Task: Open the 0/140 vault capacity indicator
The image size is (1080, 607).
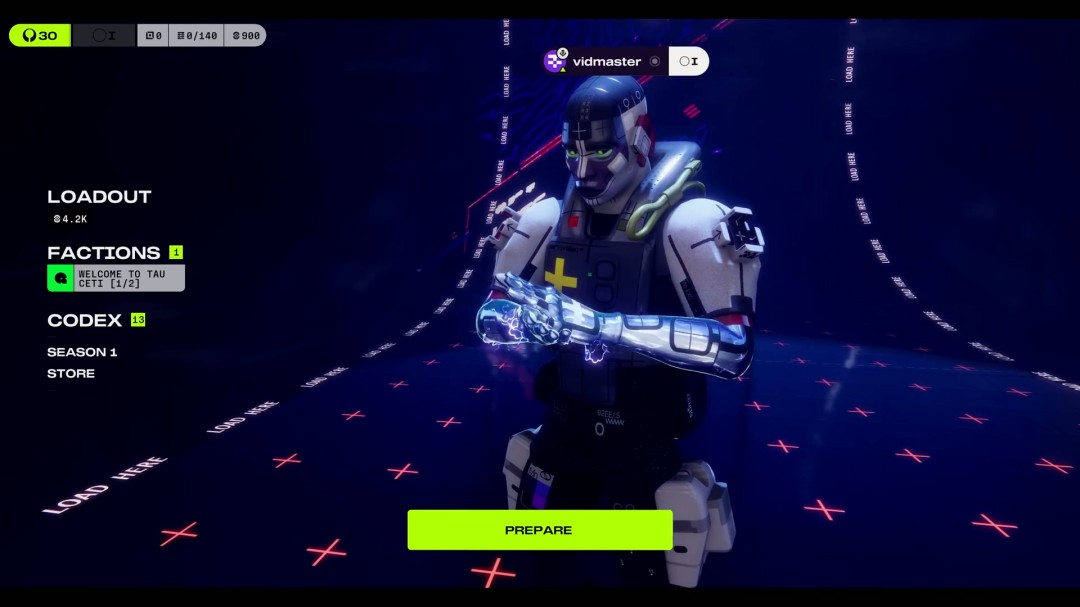Action: pos(196,36)
